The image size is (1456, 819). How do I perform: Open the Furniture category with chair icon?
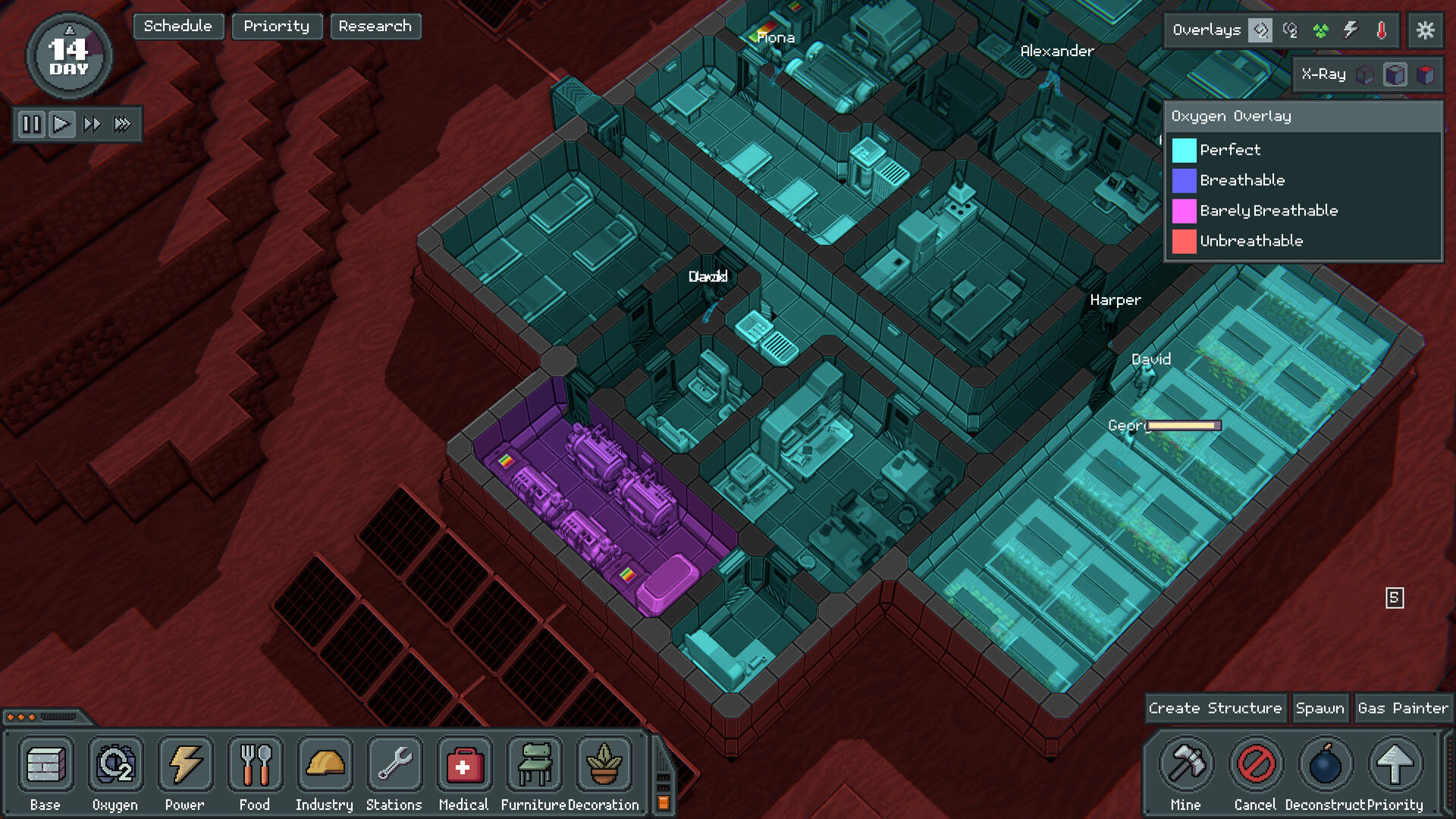(x=534, y=764)
